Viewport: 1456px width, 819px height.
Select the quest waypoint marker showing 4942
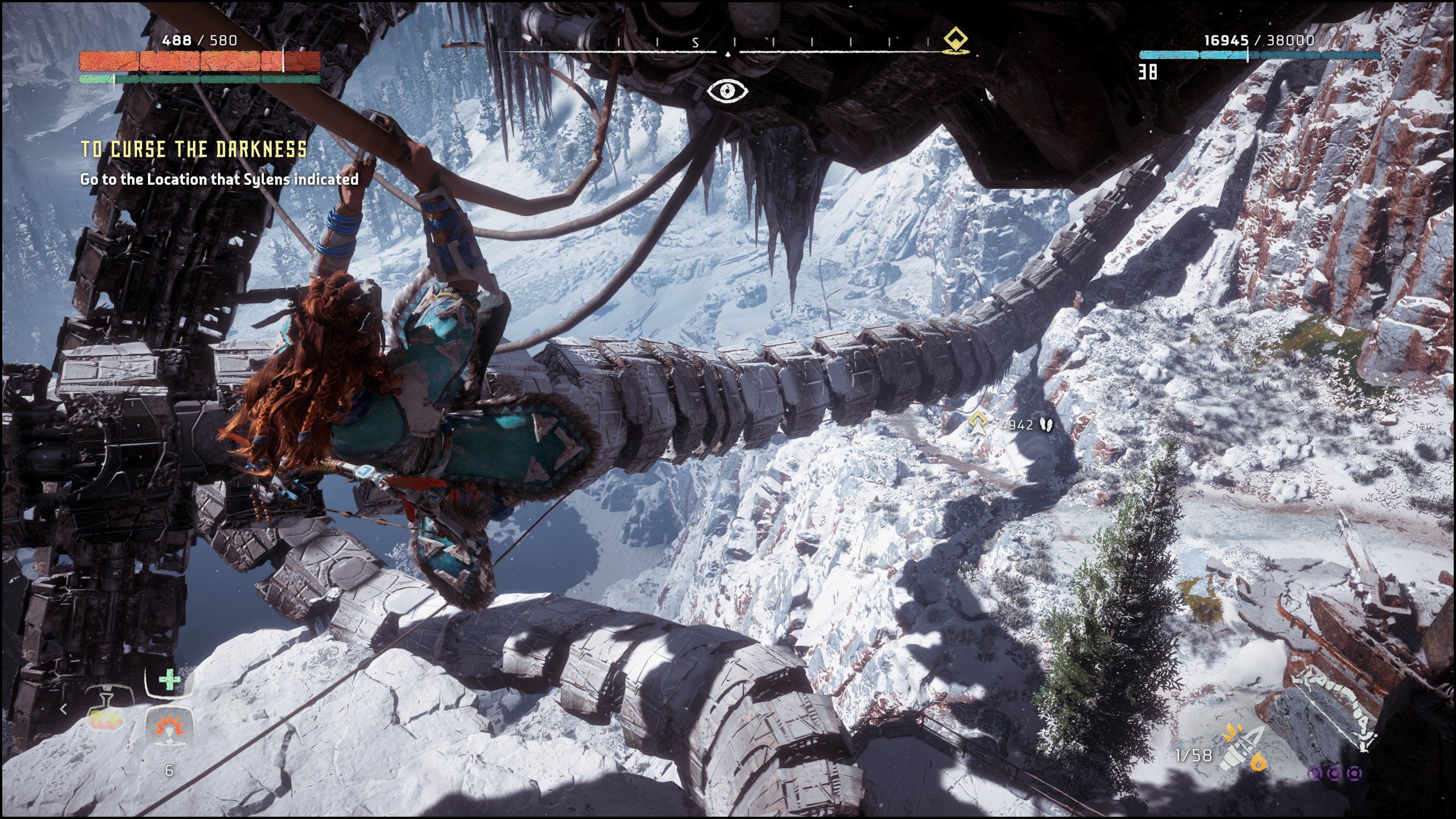tap(978, 424)
